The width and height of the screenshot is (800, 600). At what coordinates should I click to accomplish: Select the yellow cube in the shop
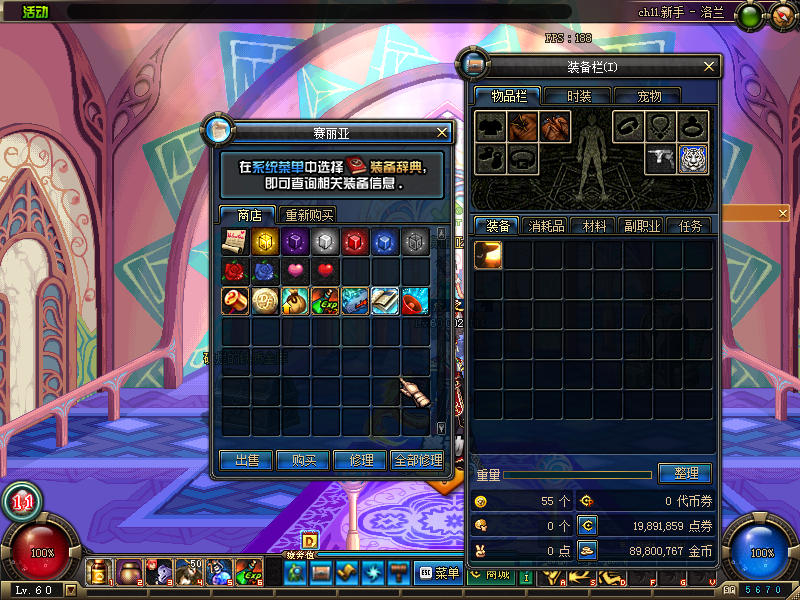(266, 241)
